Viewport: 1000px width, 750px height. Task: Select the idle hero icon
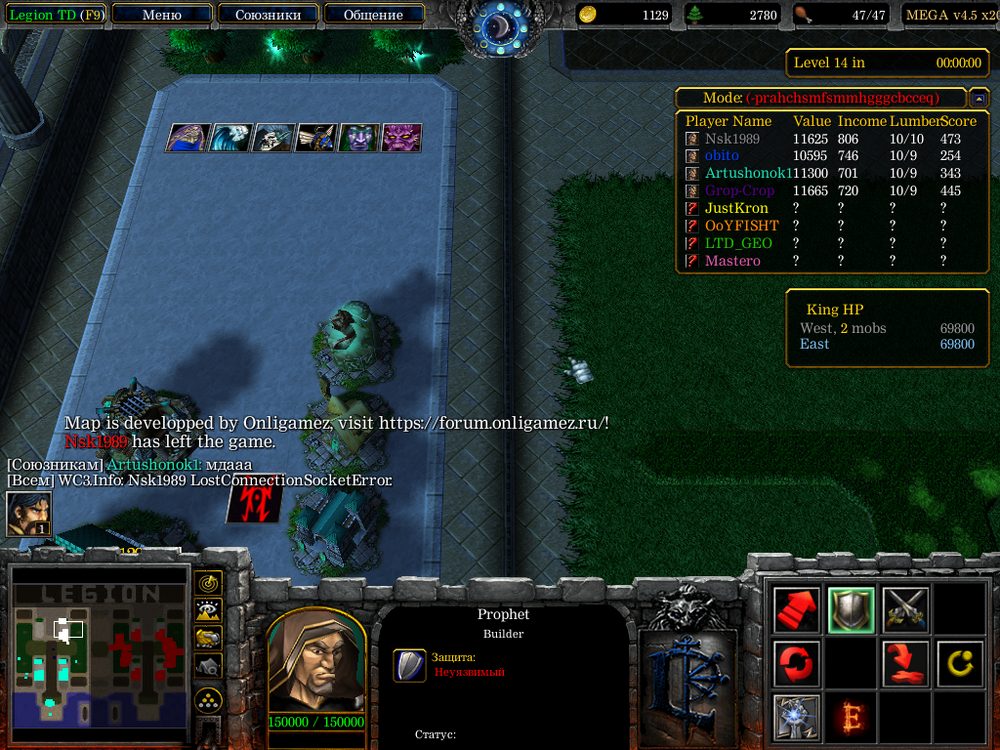click(x=29, y=513)
